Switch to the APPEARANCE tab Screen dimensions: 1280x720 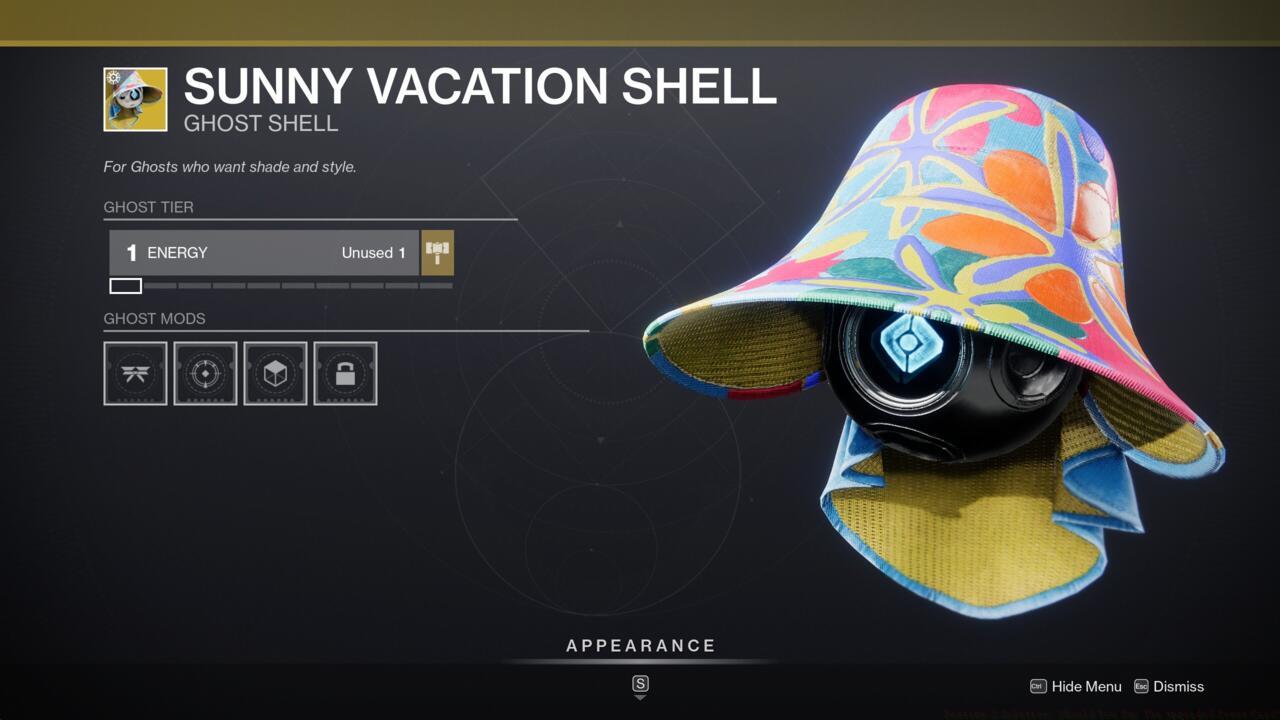click(640, 645)
